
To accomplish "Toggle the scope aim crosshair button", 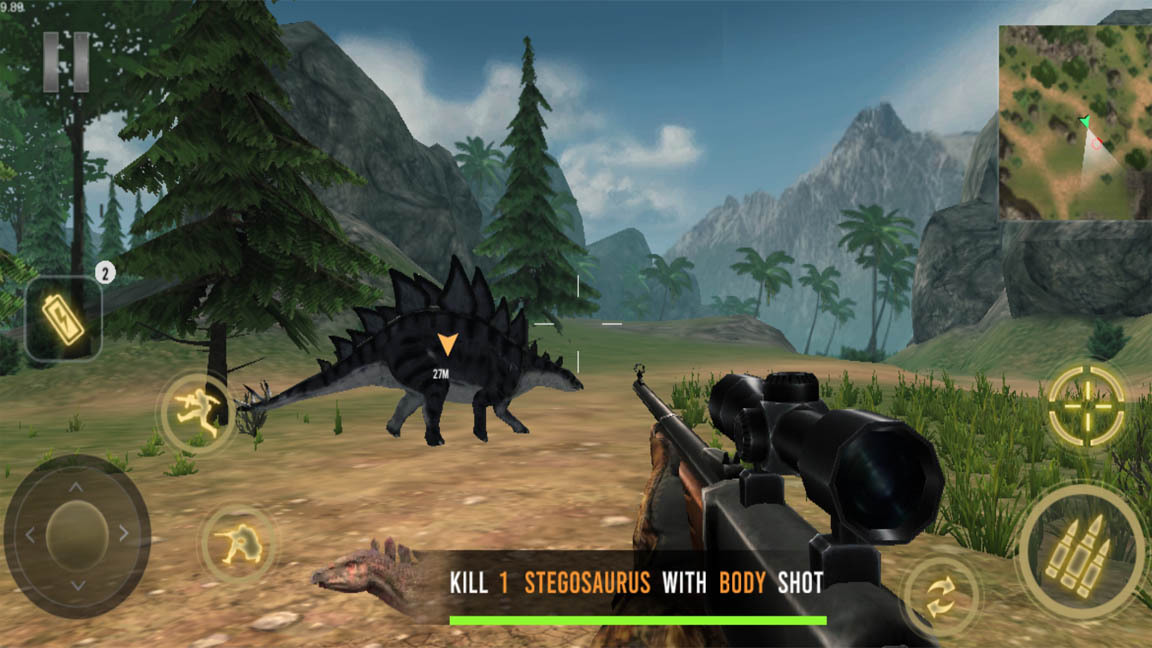I will 1086,405.
